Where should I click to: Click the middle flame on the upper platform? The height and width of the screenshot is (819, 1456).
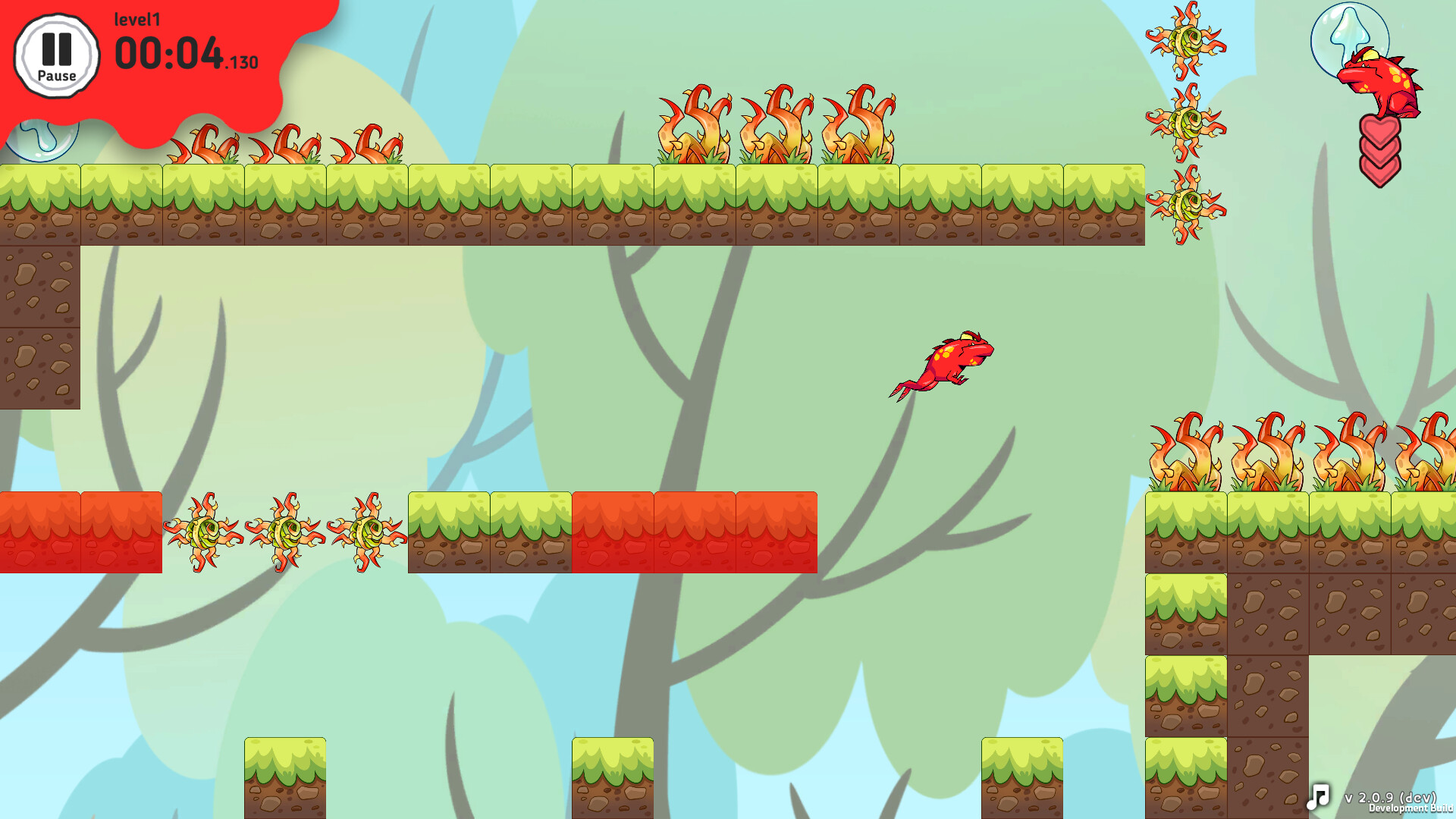coord(777,125)
